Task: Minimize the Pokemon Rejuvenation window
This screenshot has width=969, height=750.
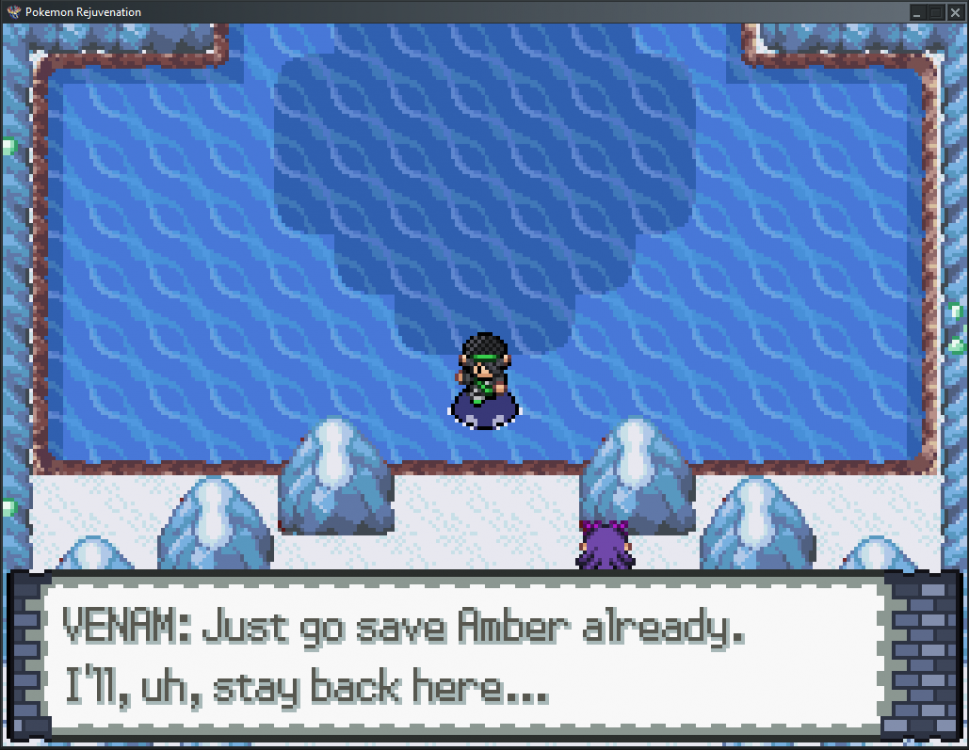Action: coord(916,12)
